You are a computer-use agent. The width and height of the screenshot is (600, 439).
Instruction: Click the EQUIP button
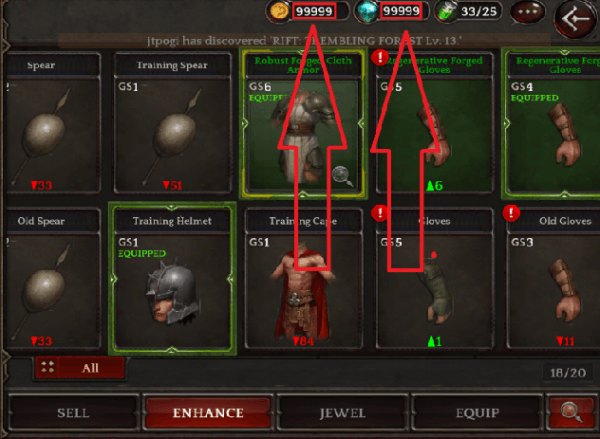475,412
